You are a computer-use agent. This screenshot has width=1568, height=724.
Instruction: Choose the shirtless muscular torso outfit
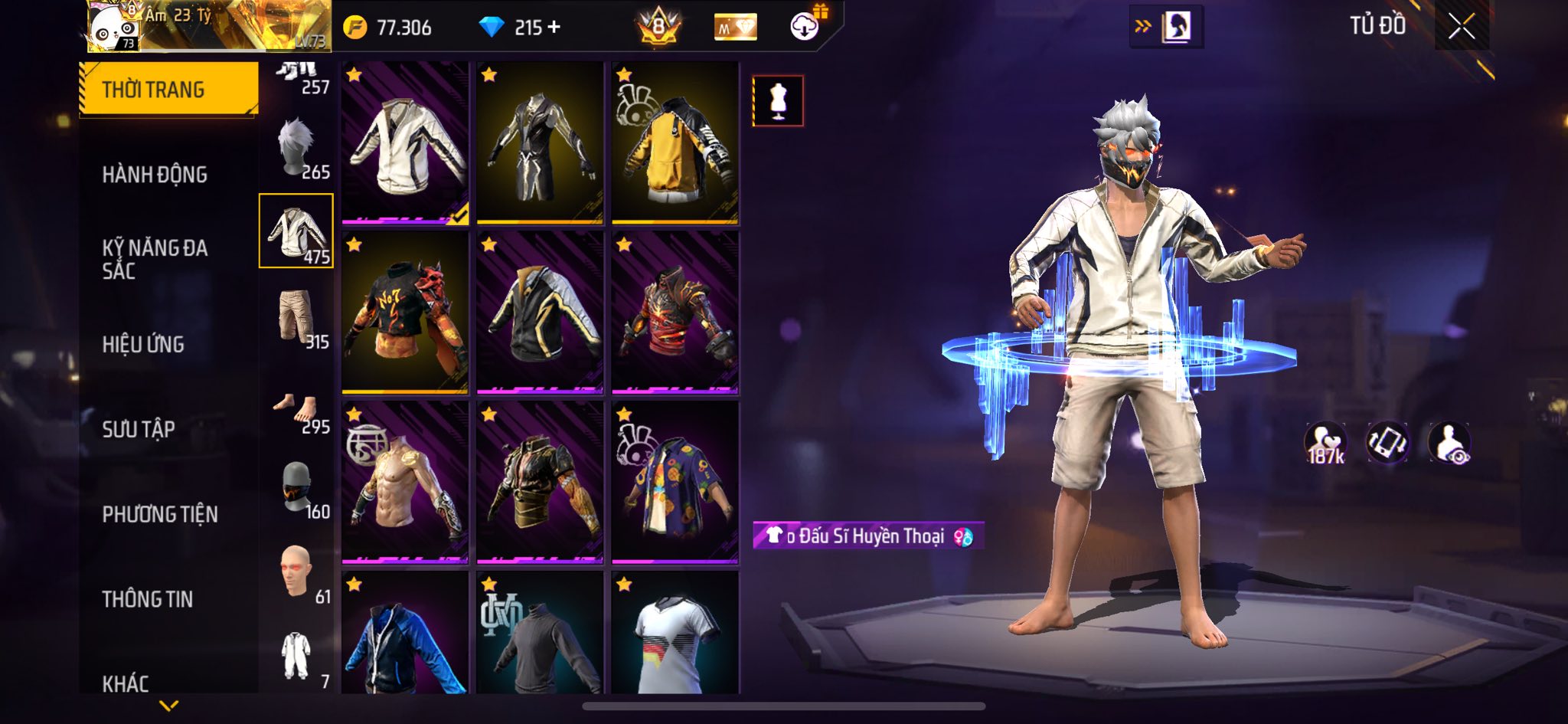point(405,483)
